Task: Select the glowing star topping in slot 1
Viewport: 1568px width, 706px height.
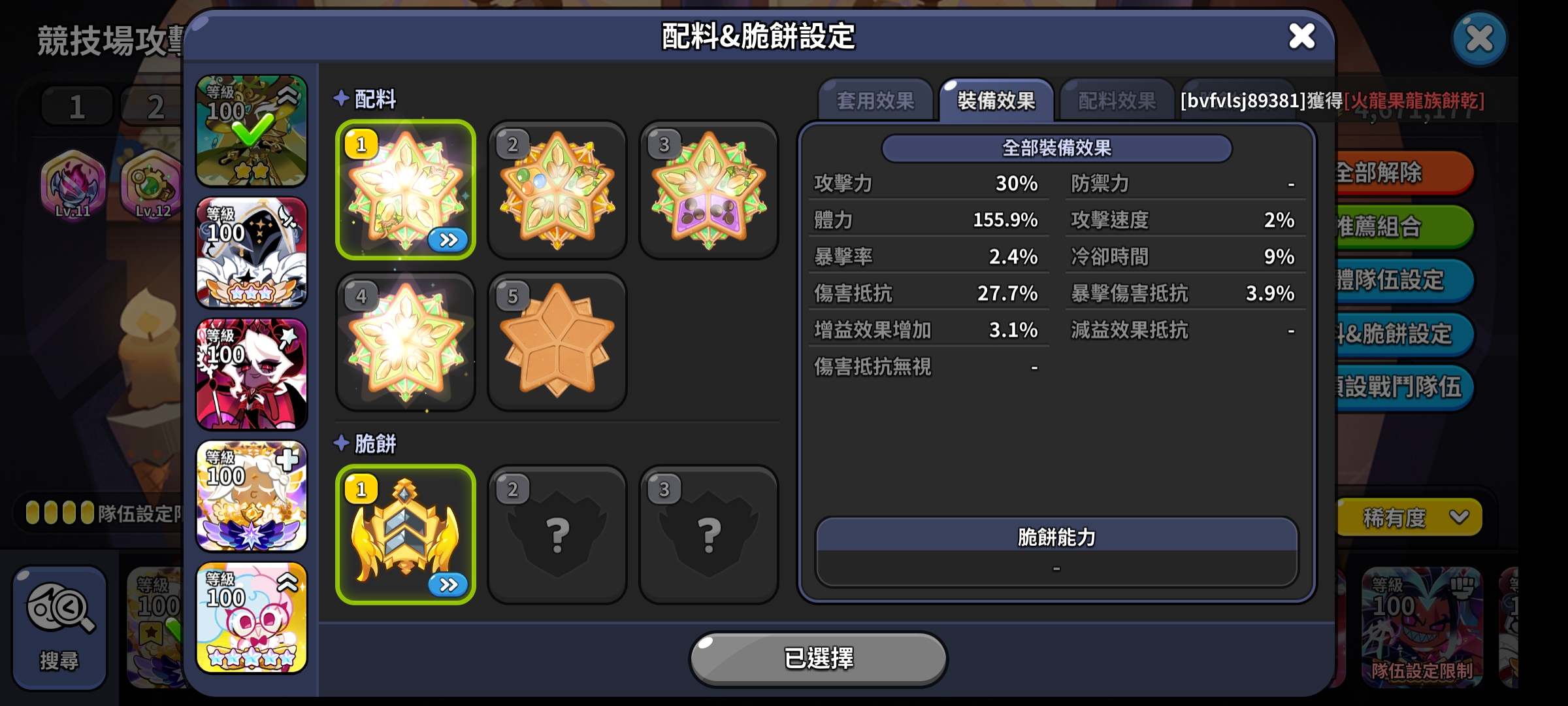Action: point(406,190)
